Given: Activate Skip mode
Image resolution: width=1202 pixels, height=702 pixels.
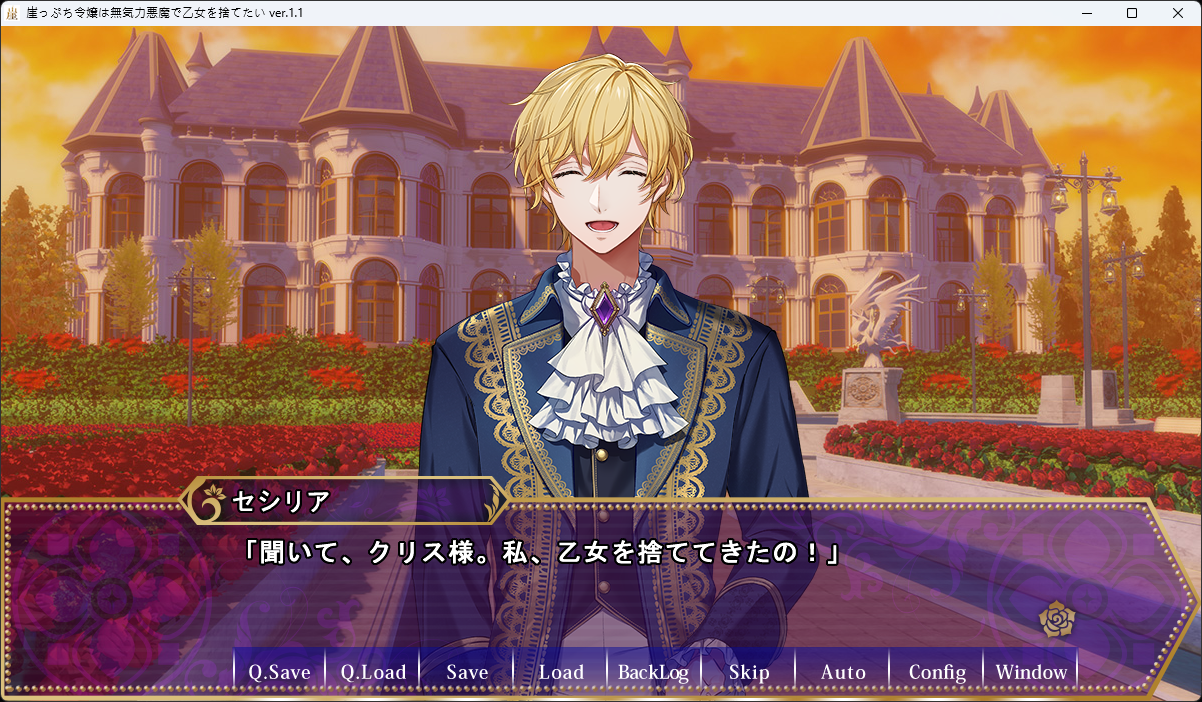Looking at the screenshot, I should point(749,672).
